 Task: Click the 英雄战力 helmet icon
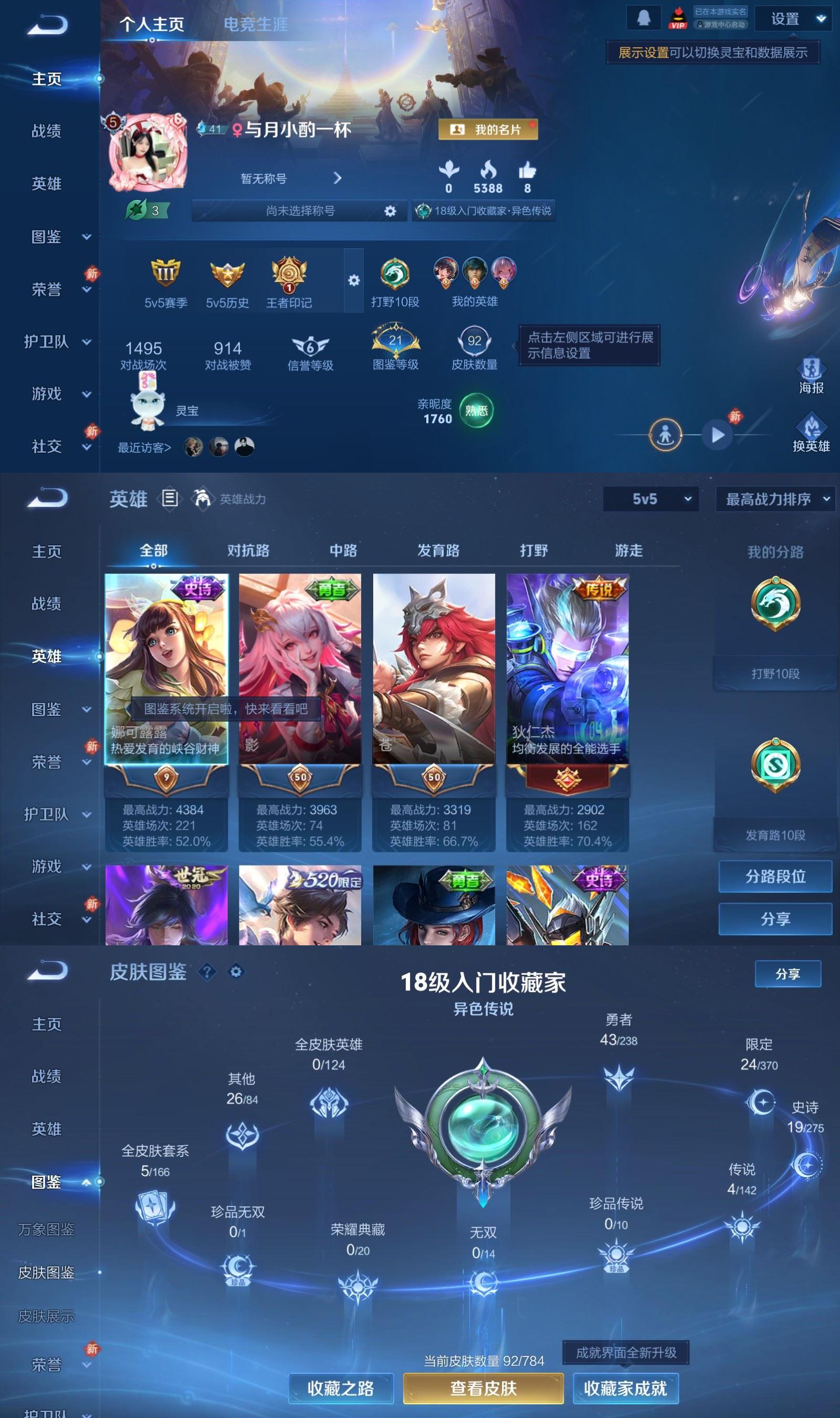pos(203,498)
